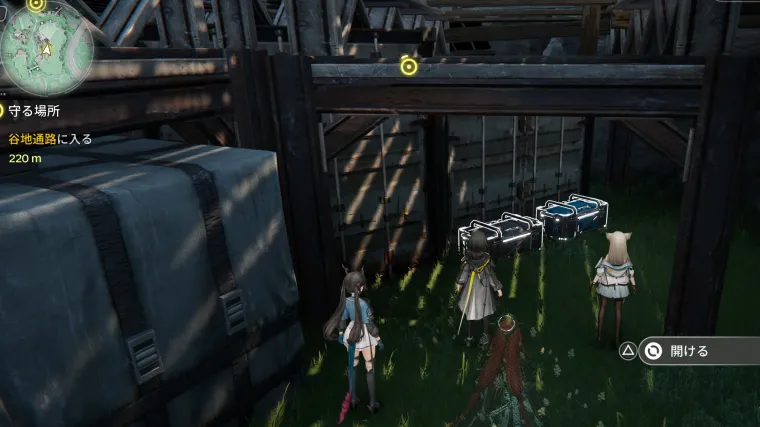Select the 谷地通路に入る objective entry
760x427 pixels.
[x=50, y=139]
